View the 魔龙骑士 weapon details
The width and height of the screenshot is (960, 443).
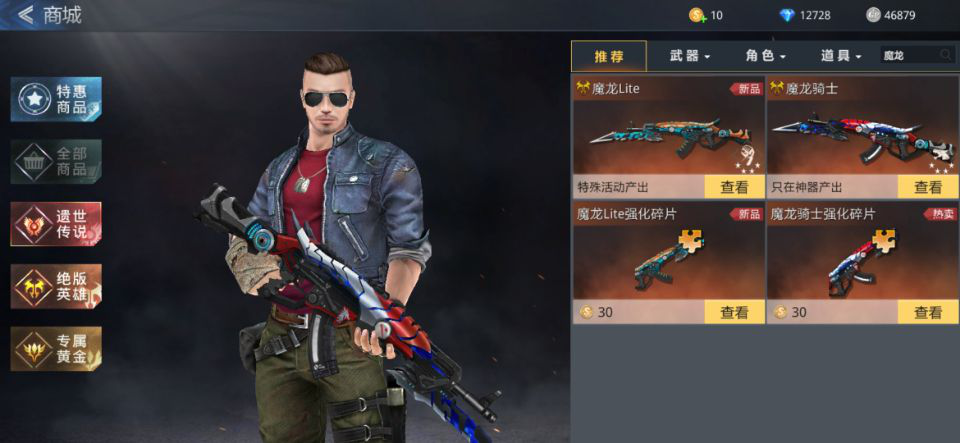click(928, 187)
